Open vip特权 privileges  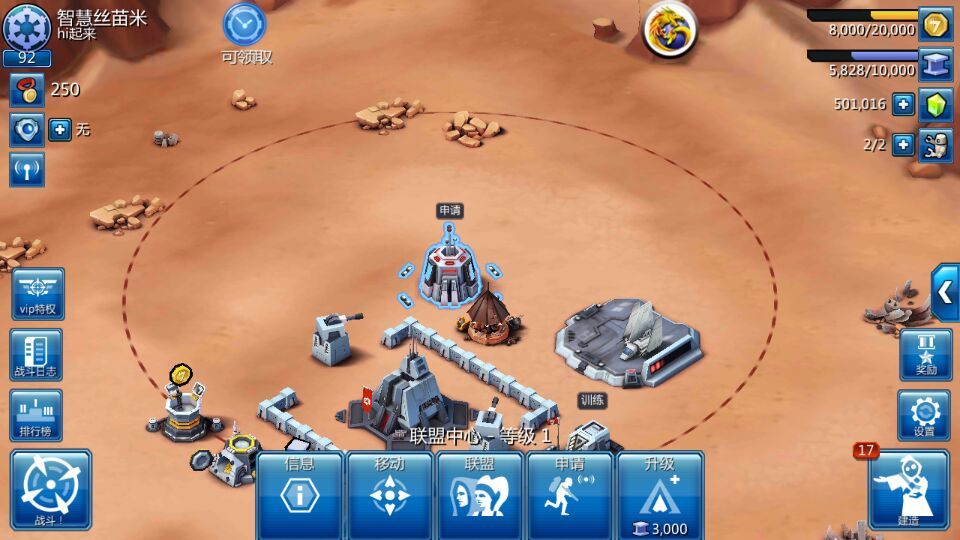(x=38, y=293)
